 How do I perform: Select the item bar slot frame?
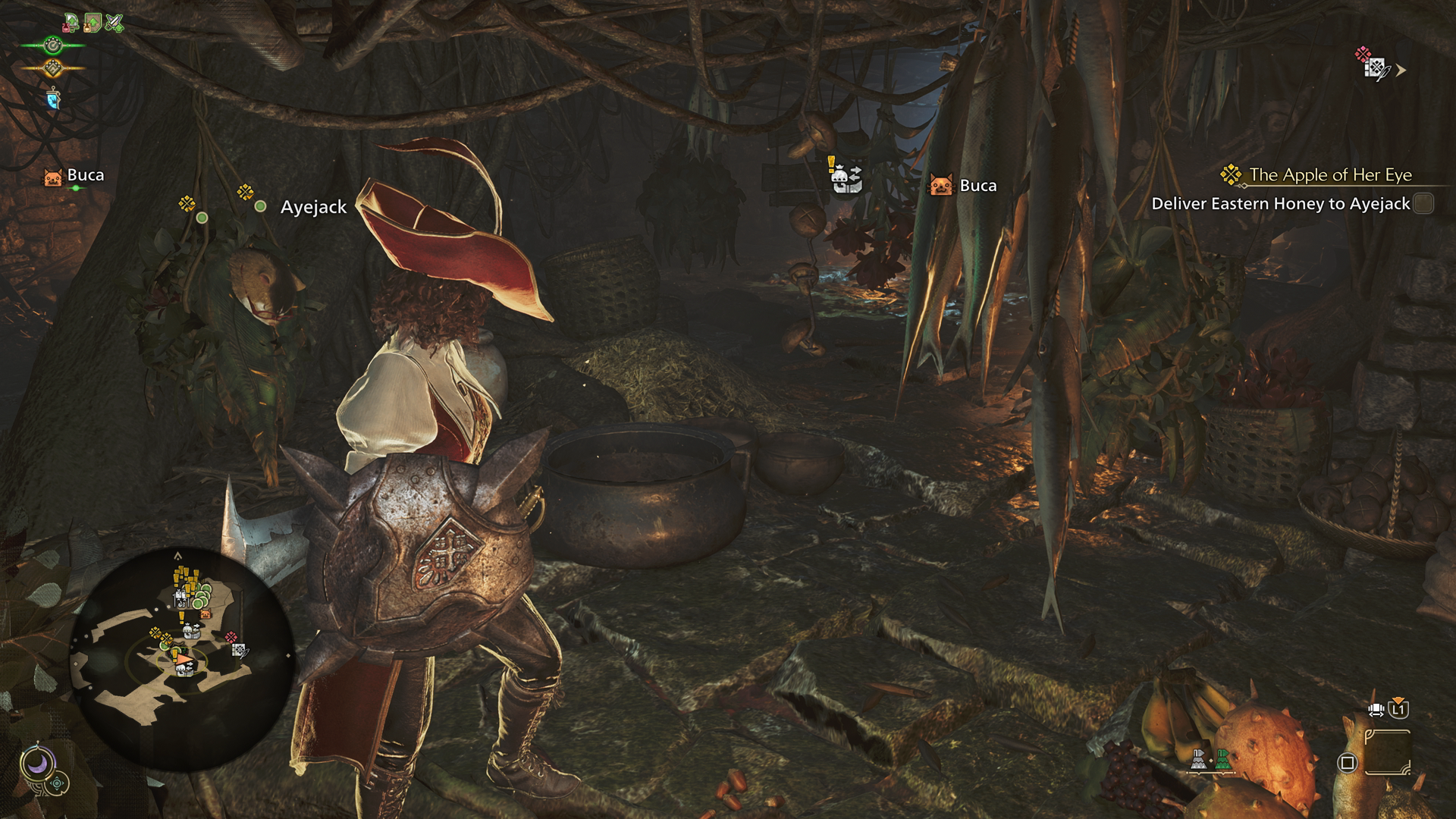tap(1387, 752)
